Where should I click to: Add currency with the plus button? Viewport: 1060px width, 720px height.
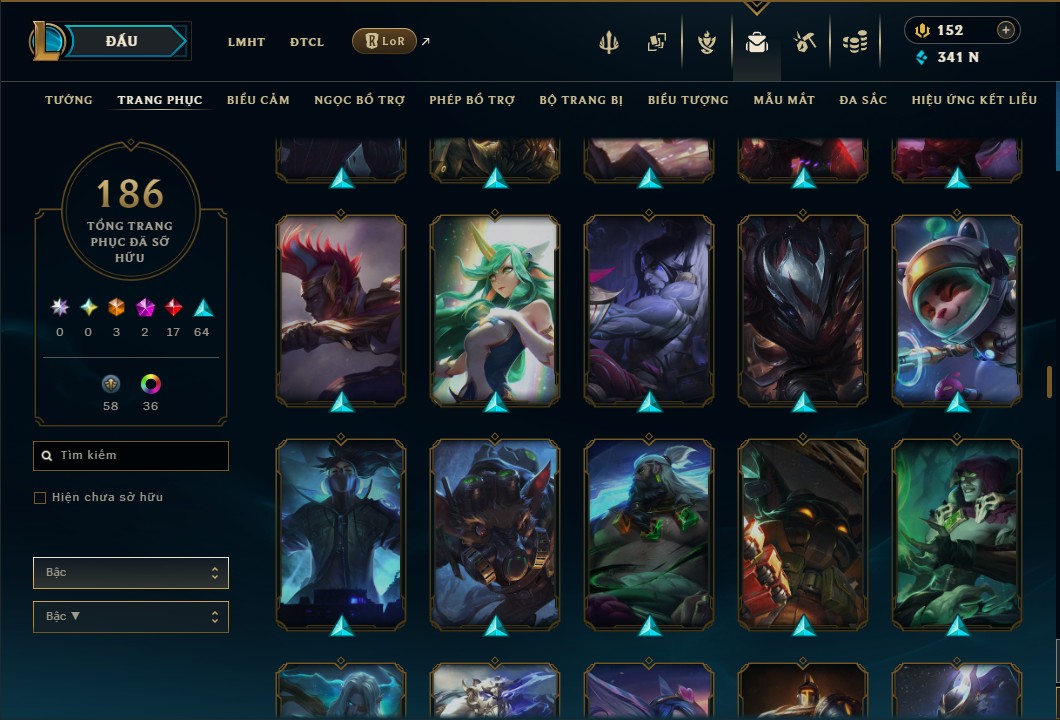point(1005,30)
